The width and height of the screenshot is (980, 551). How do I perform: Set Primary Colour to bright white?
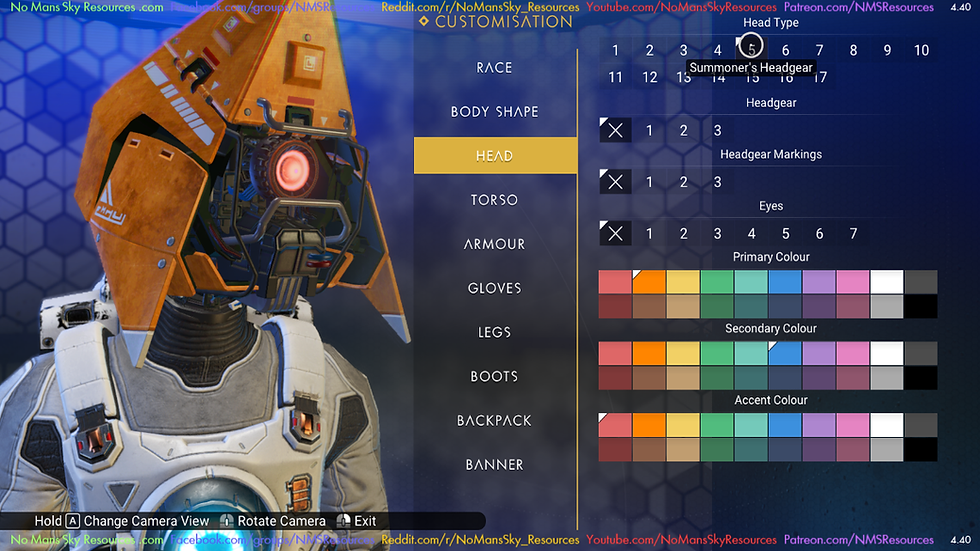pos(887,282)
